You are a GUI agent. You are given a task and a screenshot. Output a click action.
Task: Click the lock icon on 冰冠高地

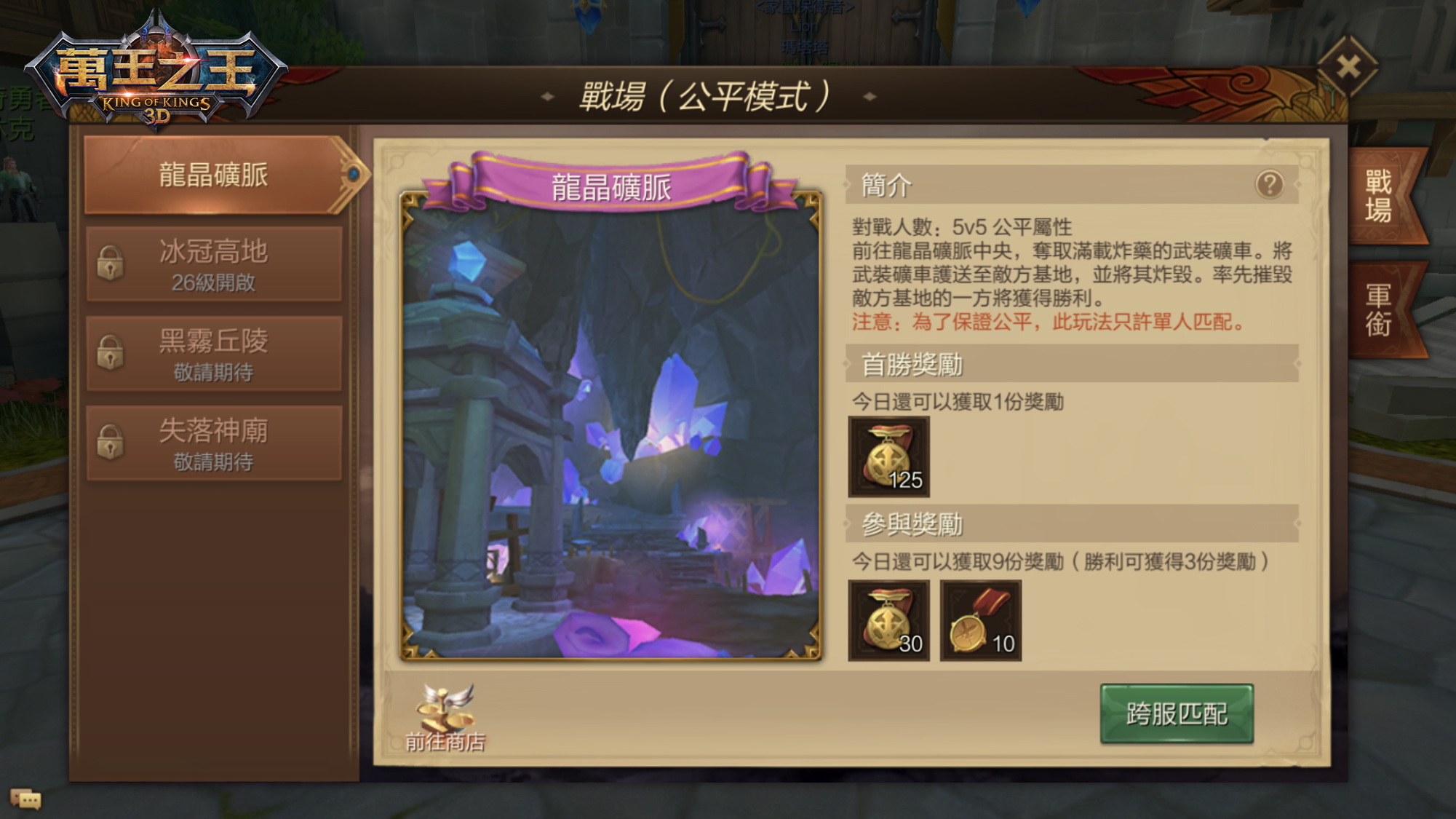[x=109, y=265]
